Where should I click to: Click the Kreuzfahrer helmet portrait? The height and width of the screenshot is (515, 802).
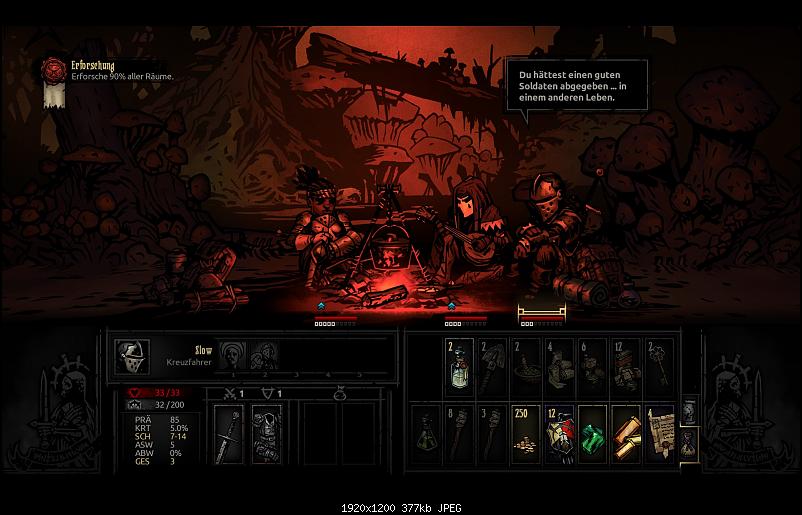[131, 355]
